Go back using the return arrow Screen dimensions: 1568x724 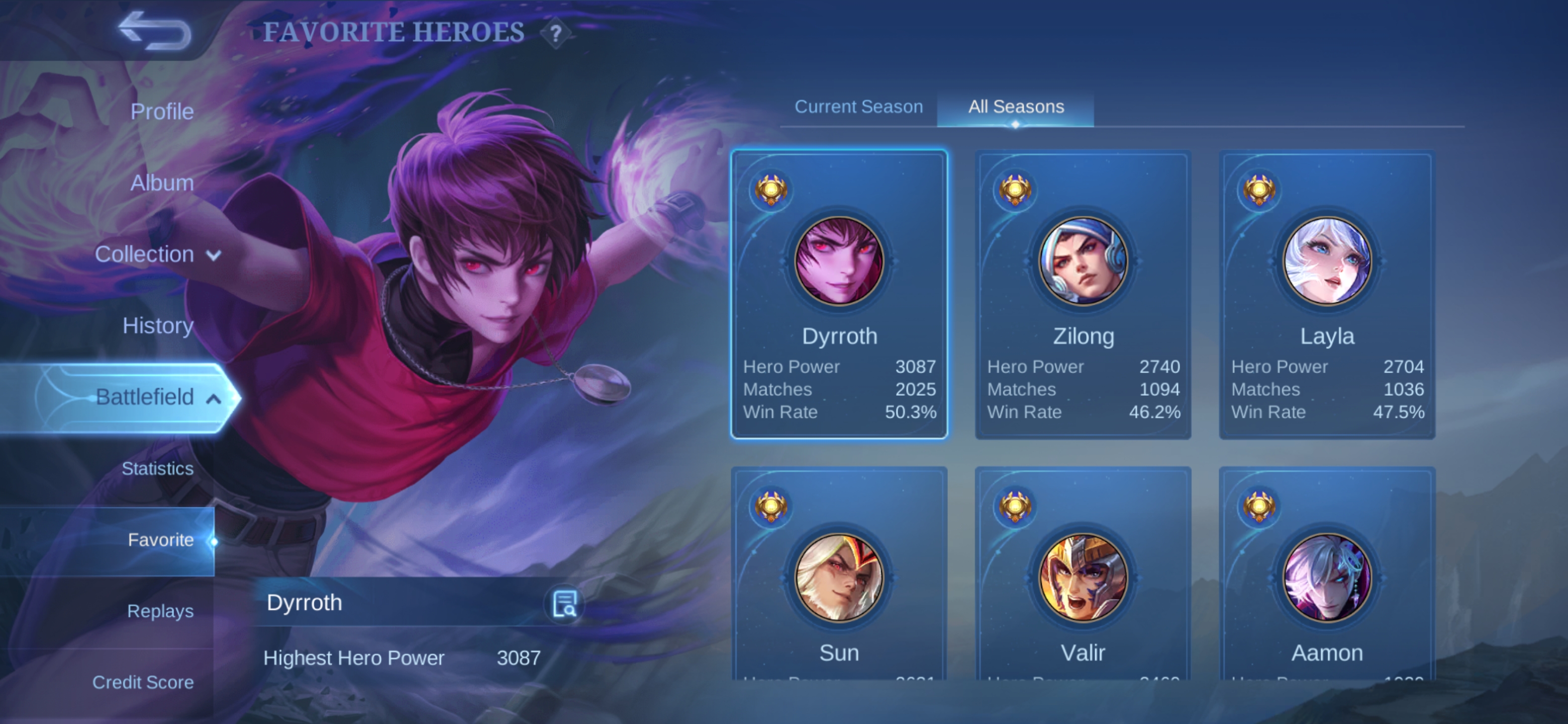tap(155, 31)
